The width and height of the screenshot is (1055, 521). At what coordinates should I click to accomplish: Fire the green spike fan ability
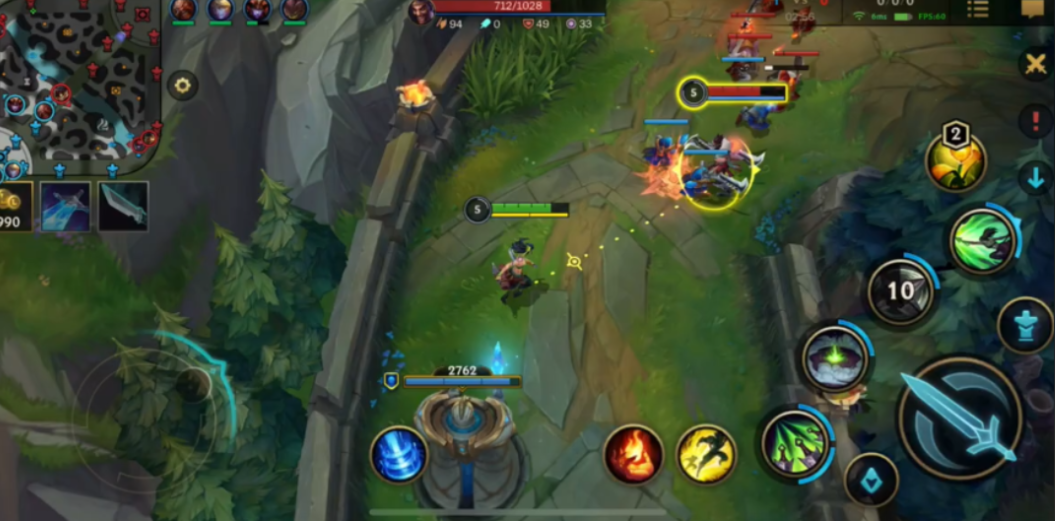point(796,441)
